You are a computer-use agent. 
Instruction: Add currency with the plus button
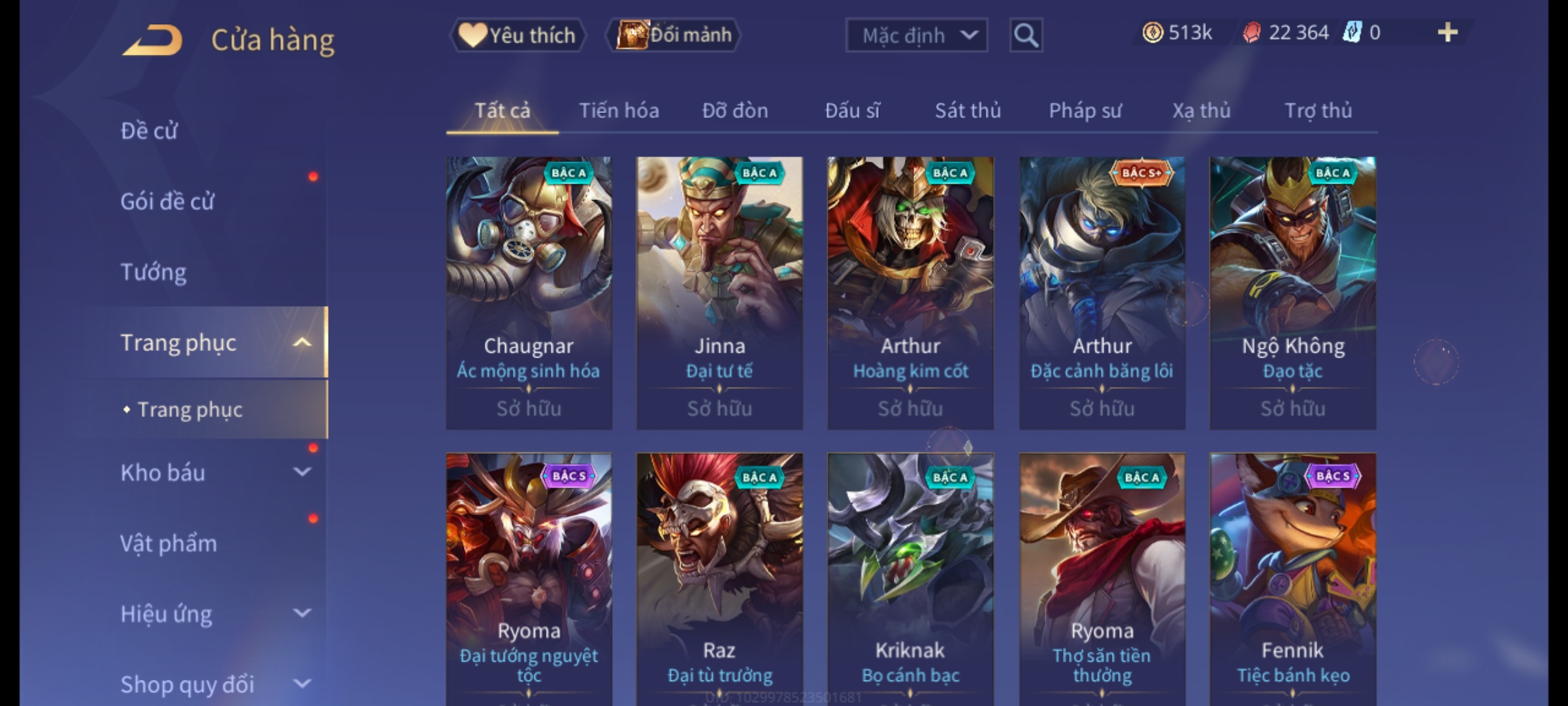tap(1447, 33)
